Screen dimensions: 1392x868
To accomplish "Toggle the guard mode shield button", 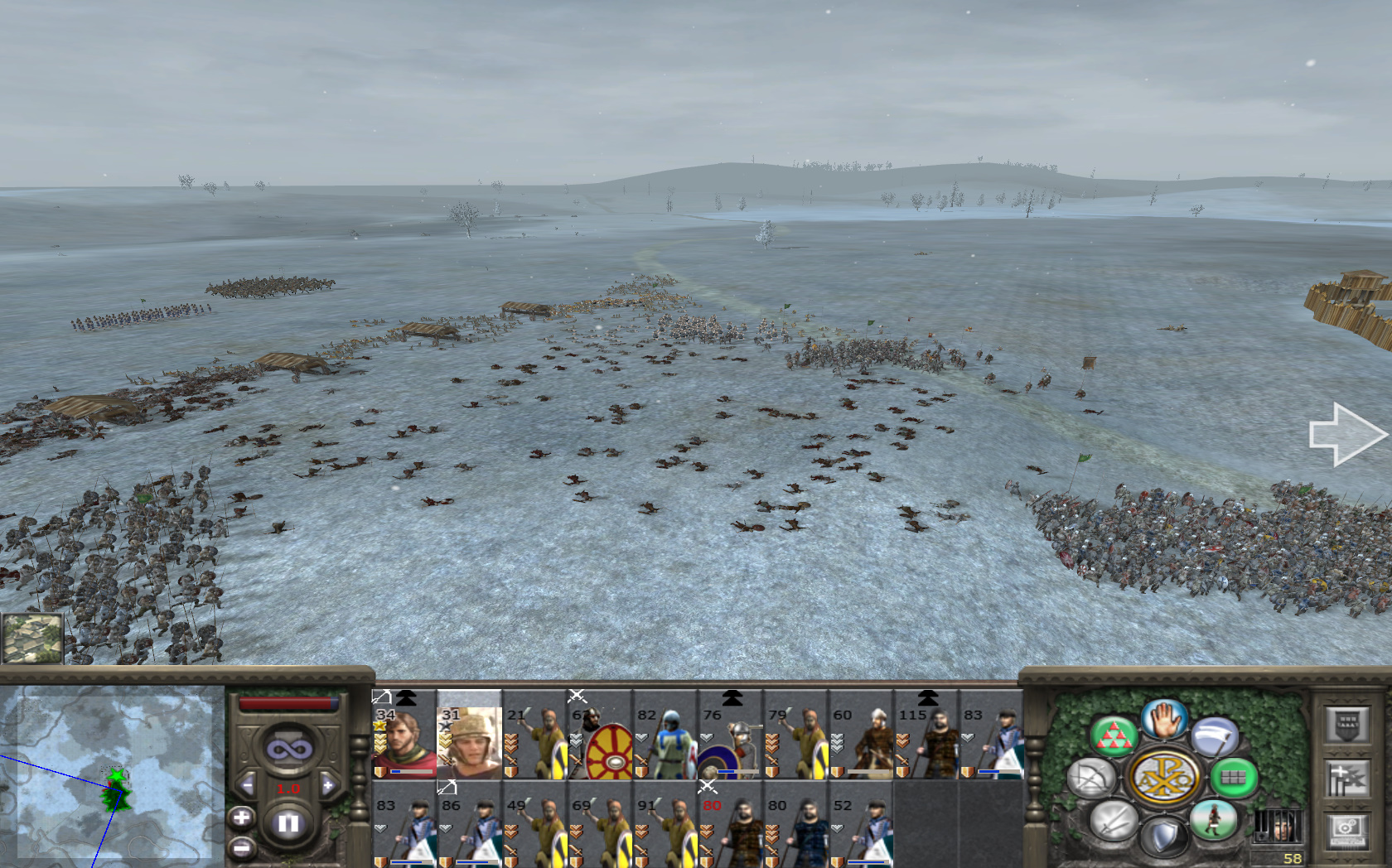I will click(x=1164, y=837).
